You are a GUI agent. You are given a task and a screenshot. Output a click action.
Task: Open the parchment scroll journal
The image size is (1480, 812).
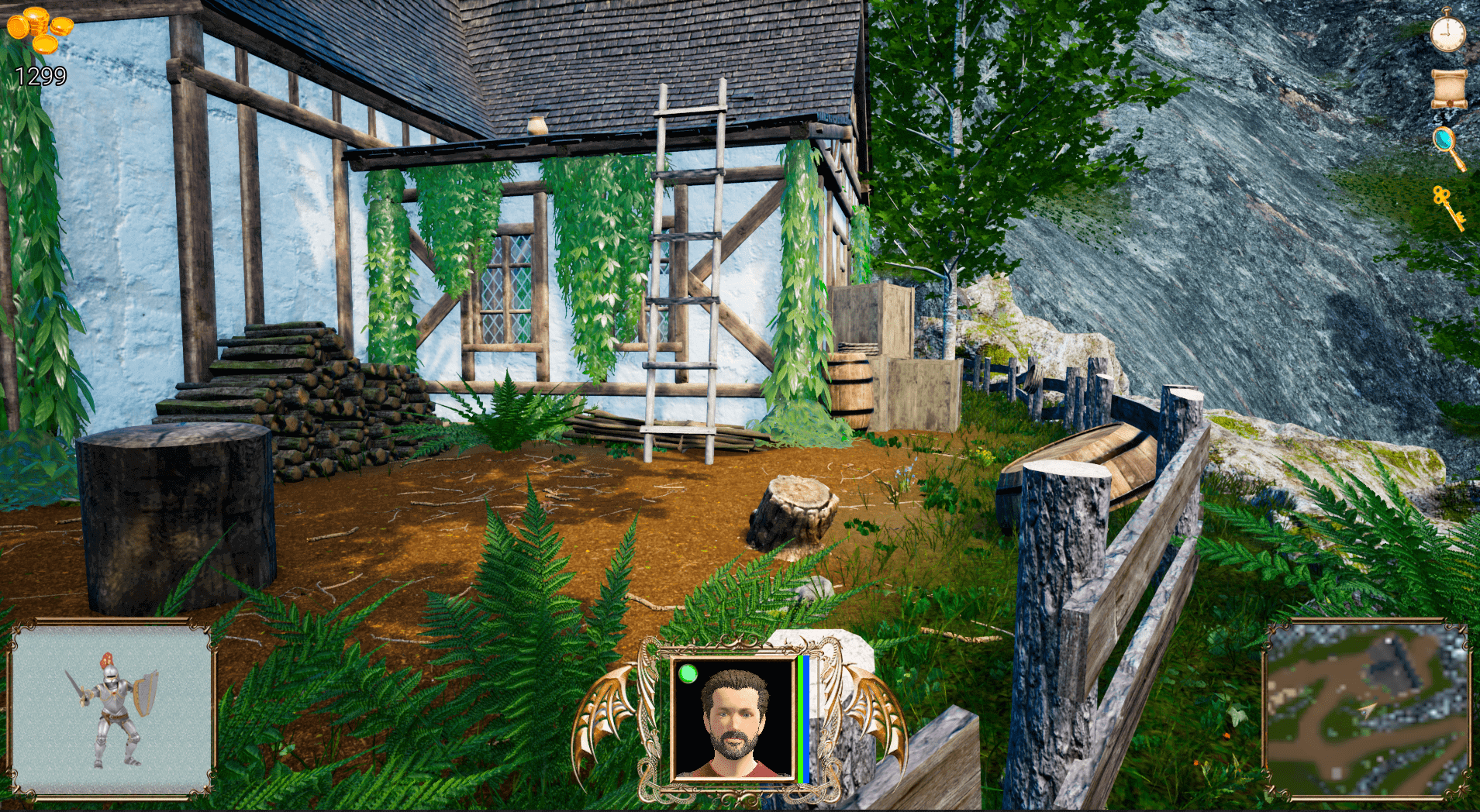coord(1448,88)
